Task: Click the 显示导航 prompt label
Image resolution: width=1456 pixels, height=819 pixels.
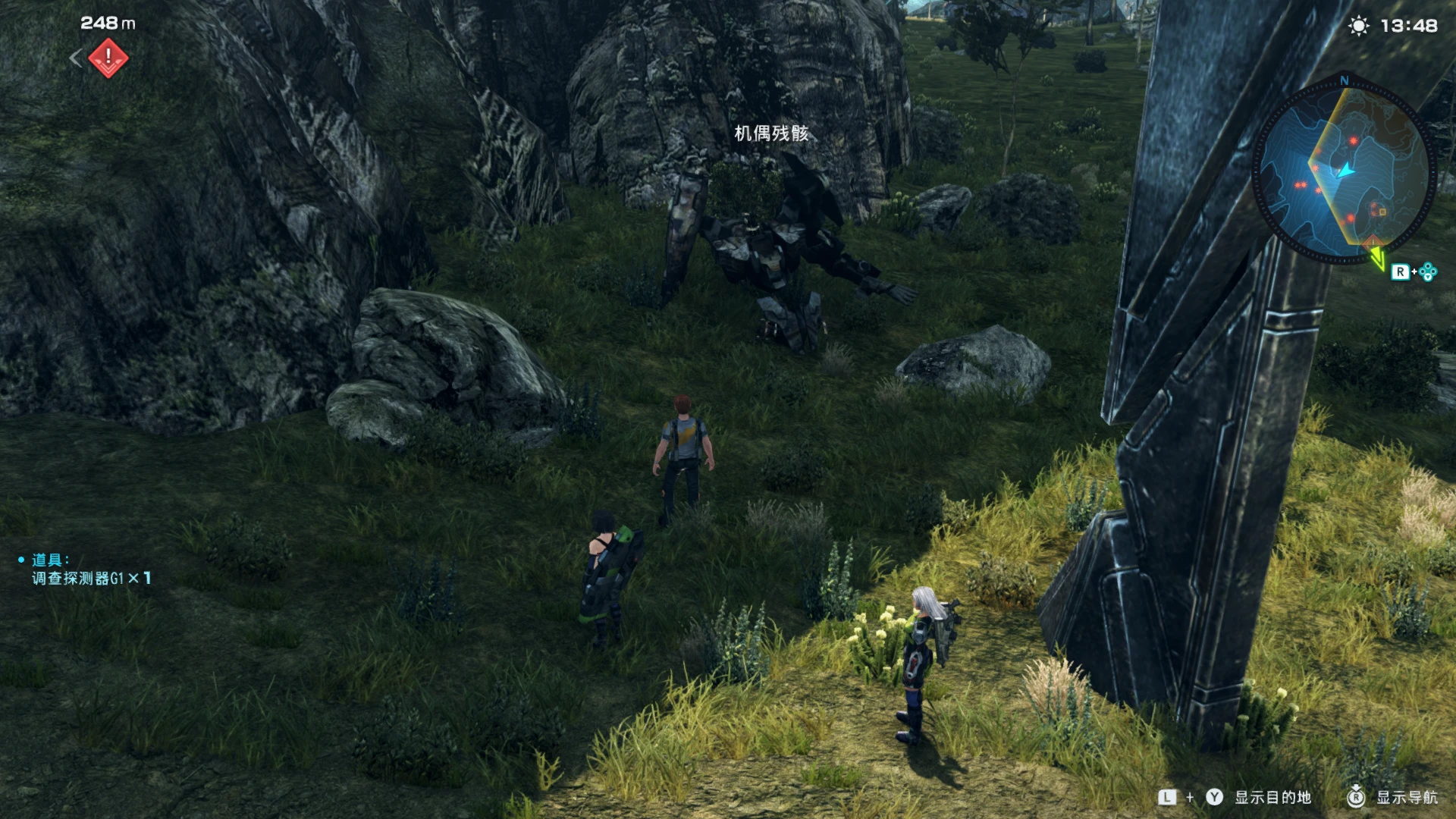Action: tap(1407, 797)
